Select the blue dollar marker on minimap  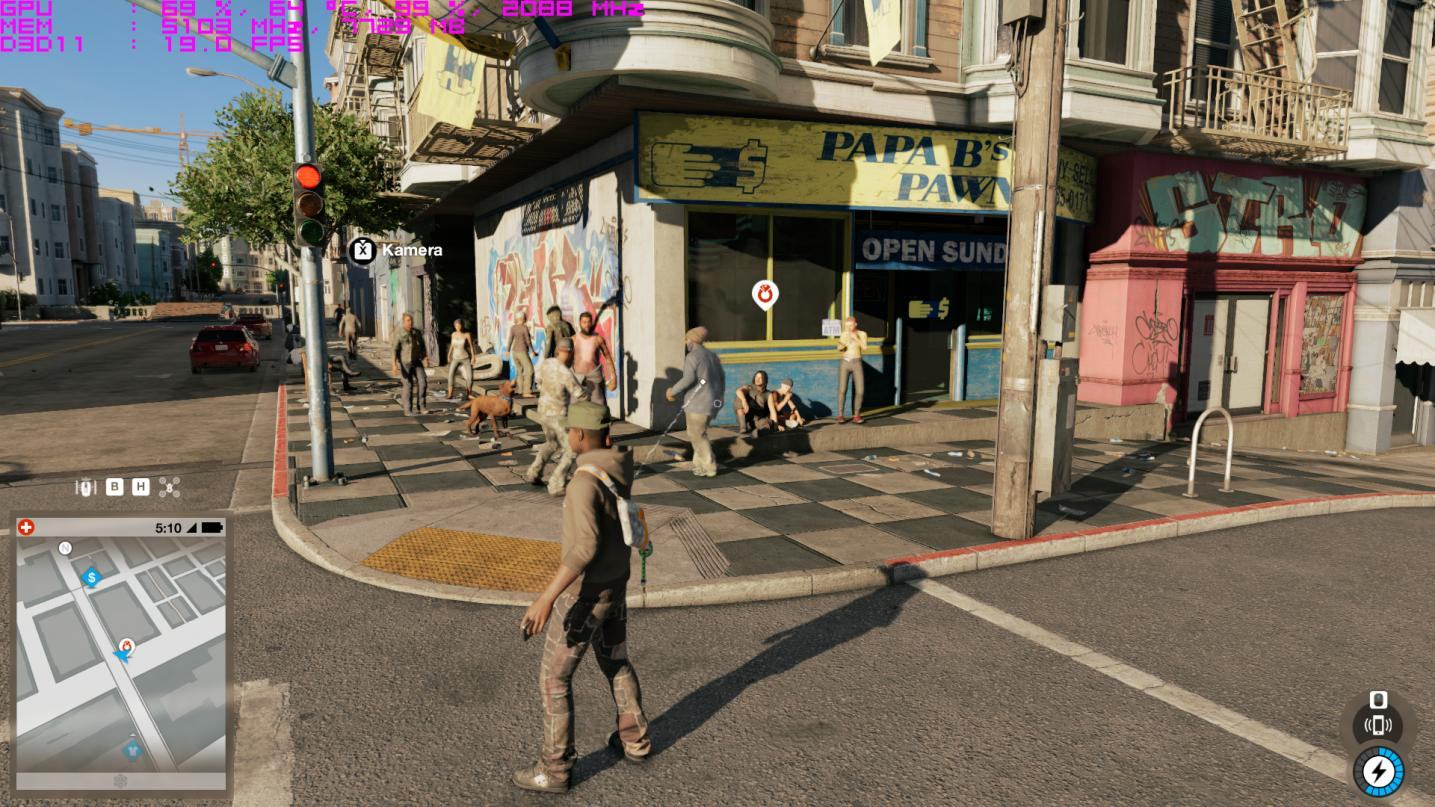pyautogui.click(x=91, y=577)
